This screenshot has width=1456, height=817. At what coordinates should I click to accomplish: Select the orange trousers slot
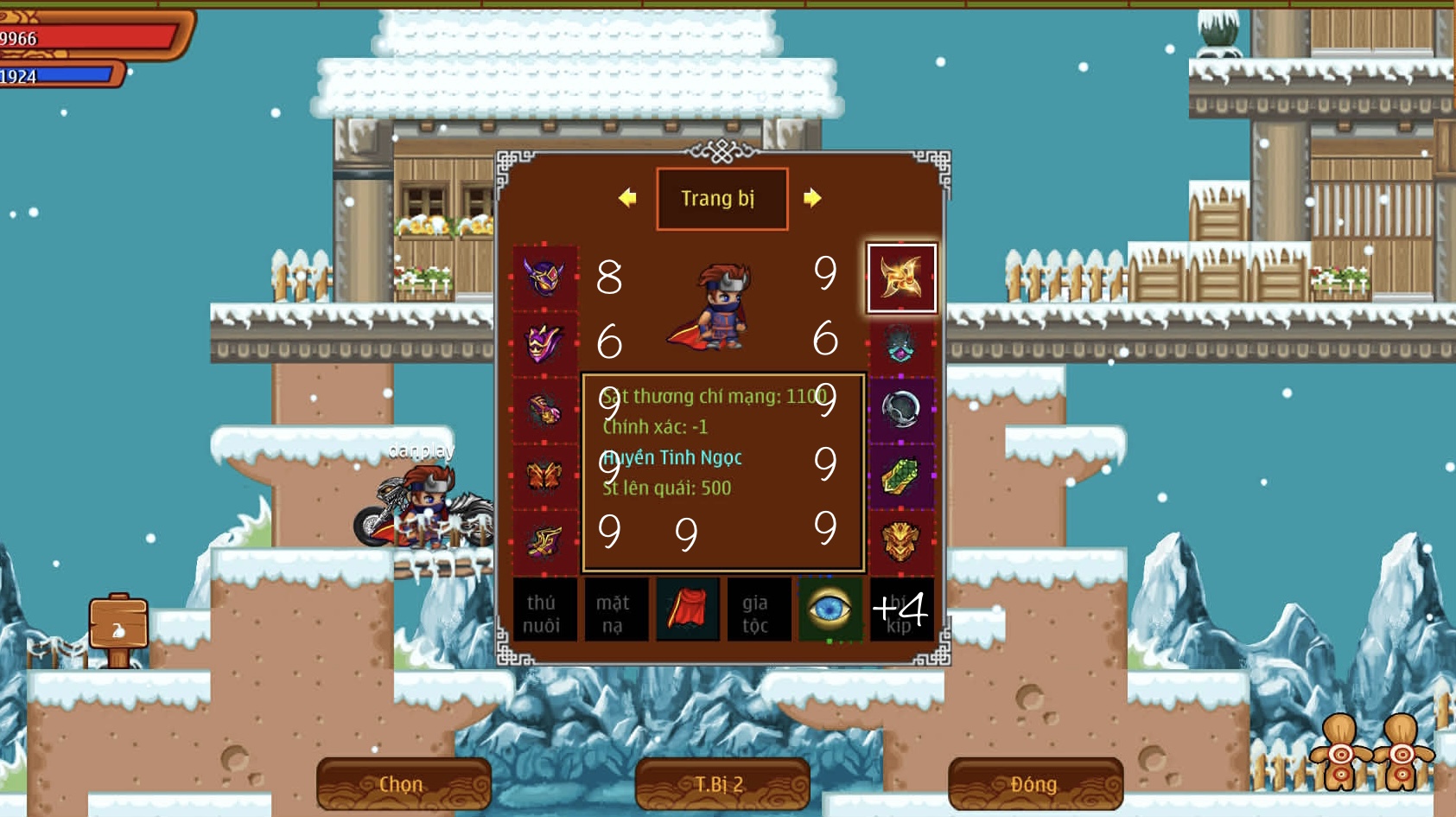tap(545, 476)
